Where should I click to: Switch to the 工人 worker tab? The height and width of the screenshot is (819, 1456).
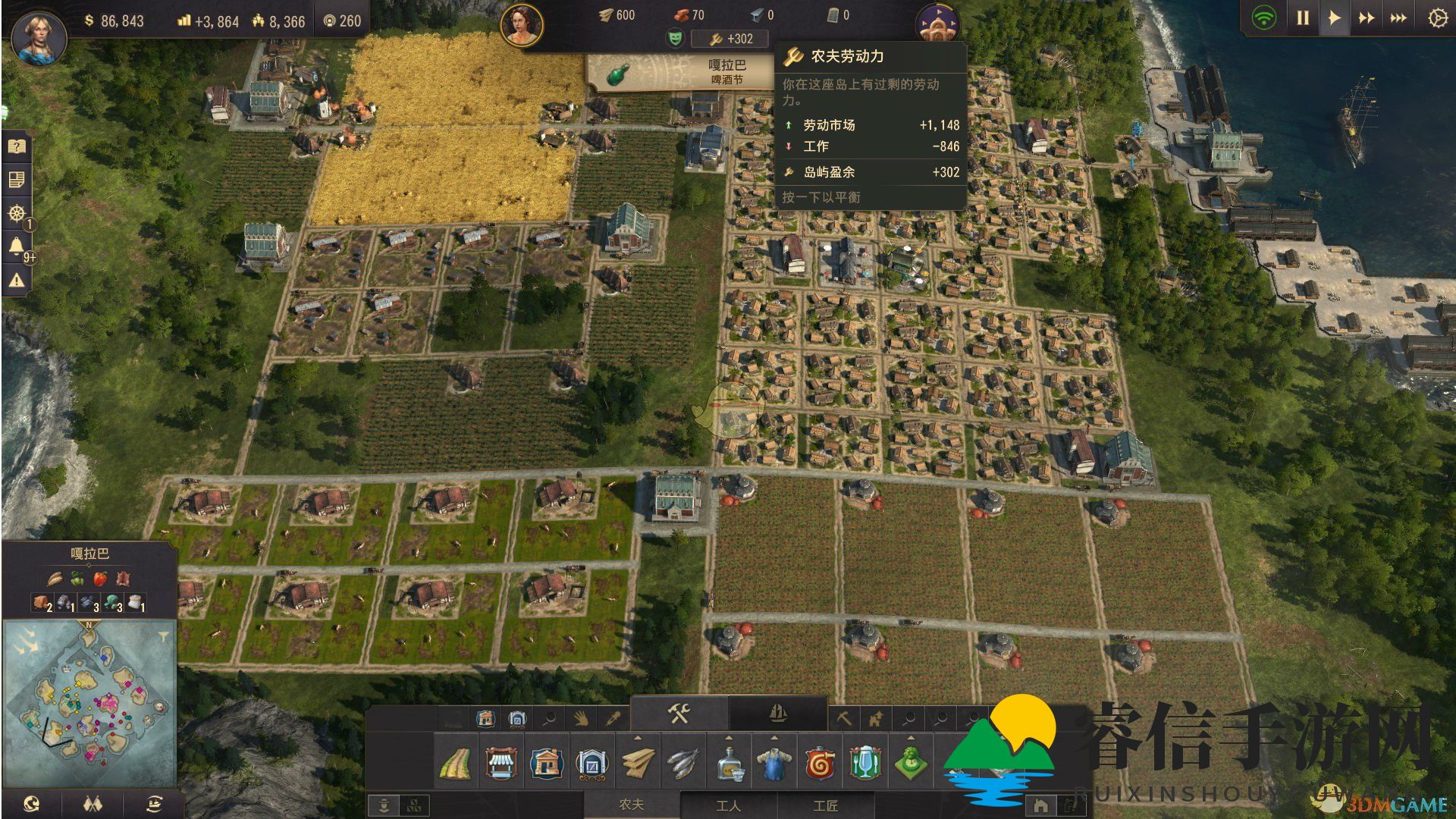click(x=728, y=805)
